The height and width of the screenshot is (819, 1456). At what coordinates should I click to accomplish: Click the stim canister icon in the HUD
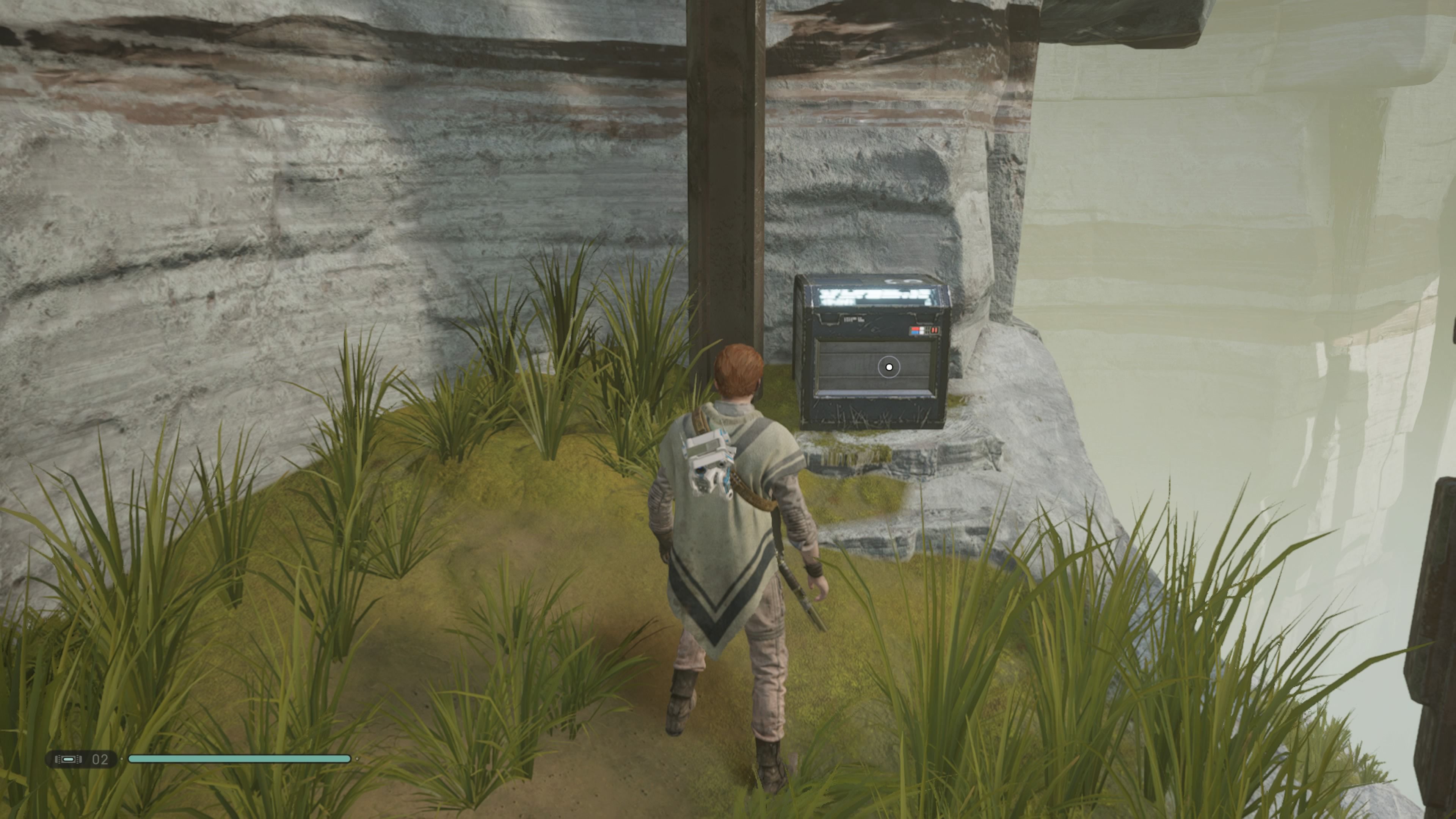(68, 759)
